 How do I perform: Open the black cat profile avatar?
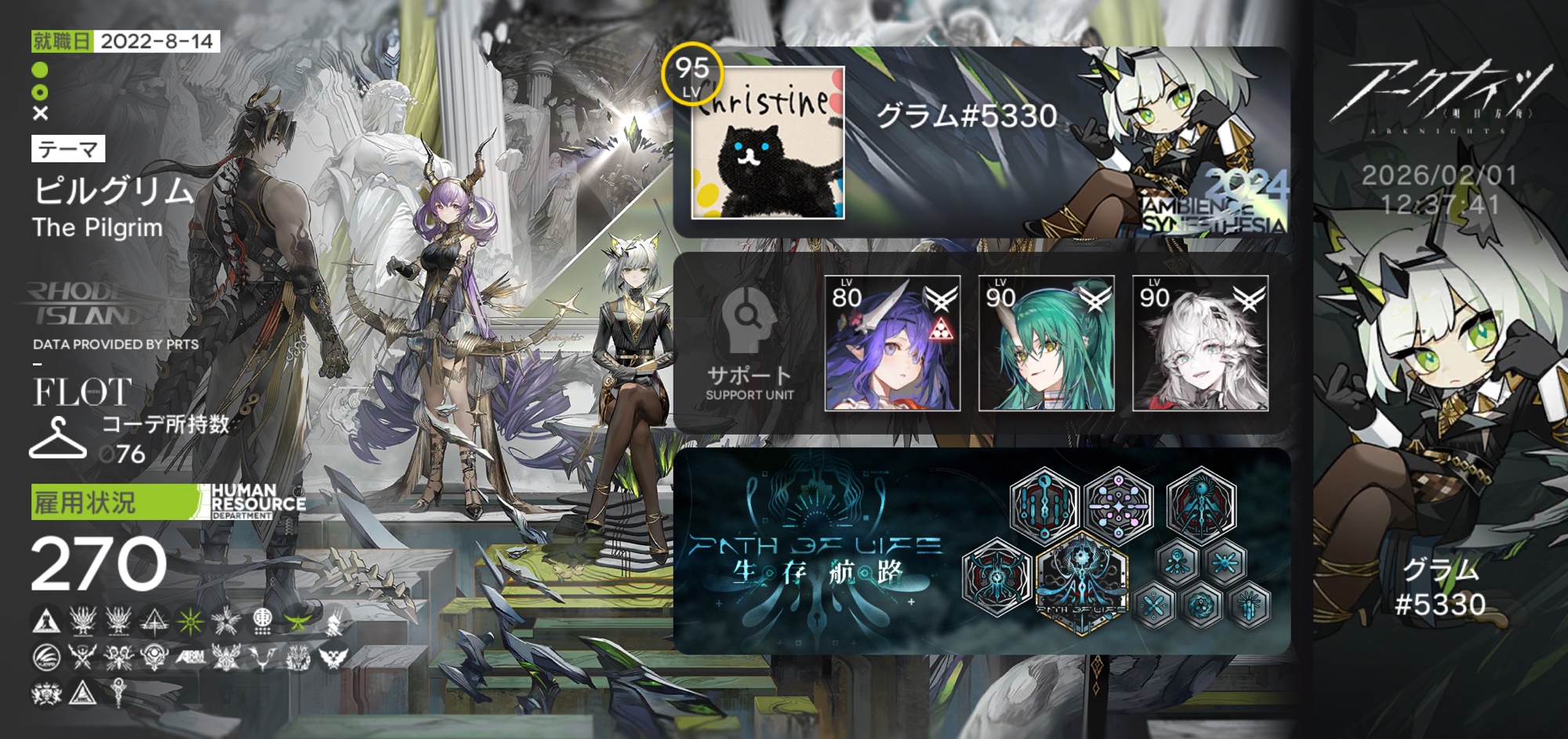click(768, 144)
